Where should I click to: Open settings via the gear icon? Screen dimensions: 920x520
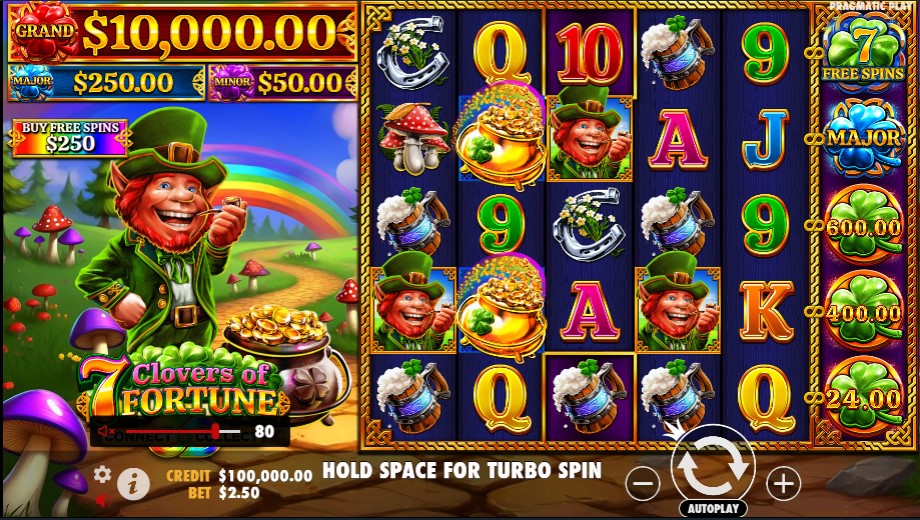click(x=102, y=473)
